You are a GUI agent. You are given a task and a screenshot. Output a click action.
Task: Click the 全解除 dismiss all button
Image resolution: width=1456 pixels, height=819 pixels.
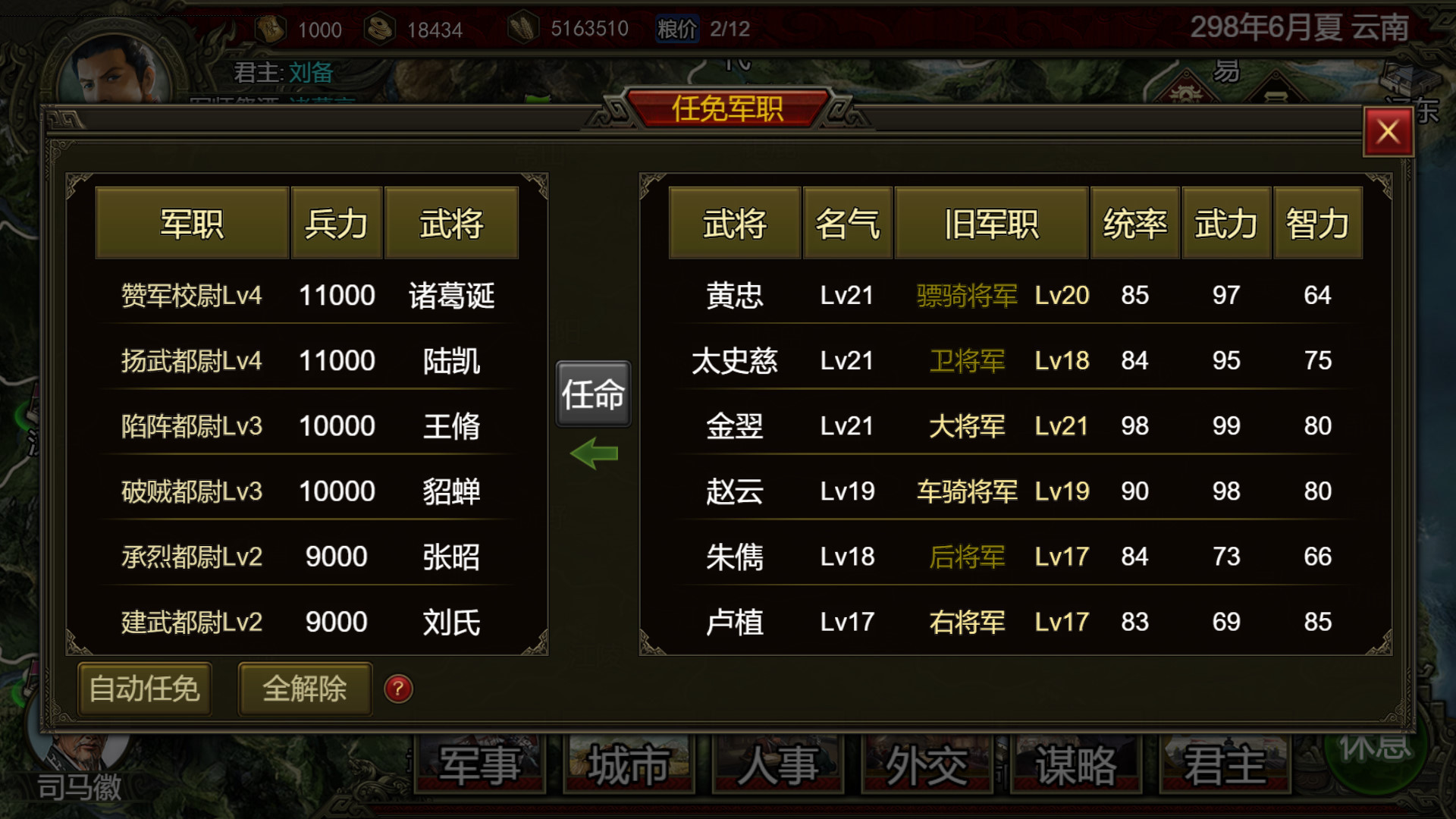[x=304, y=689]
